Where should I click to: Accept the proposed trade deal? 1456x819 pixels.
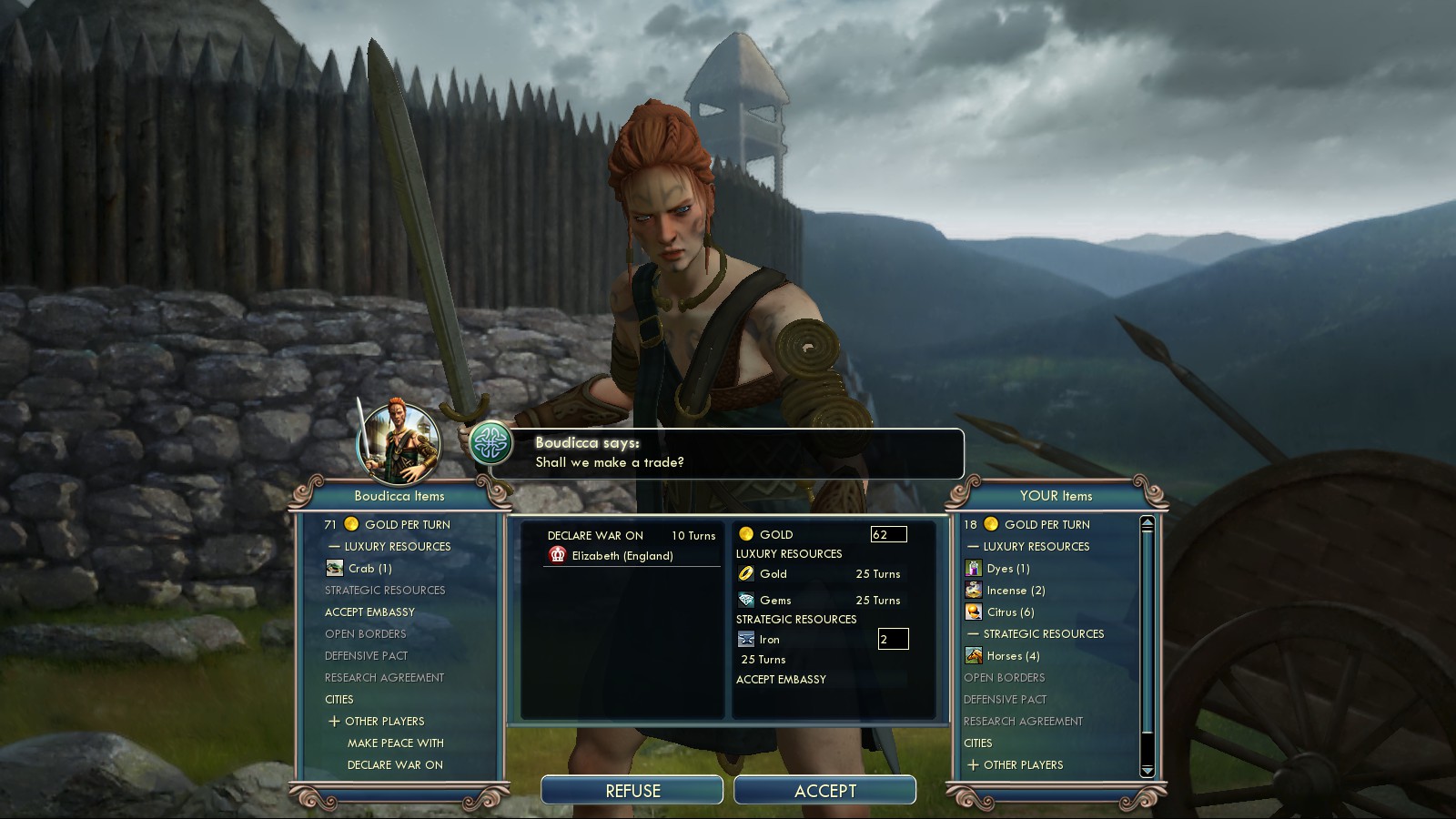824,791
